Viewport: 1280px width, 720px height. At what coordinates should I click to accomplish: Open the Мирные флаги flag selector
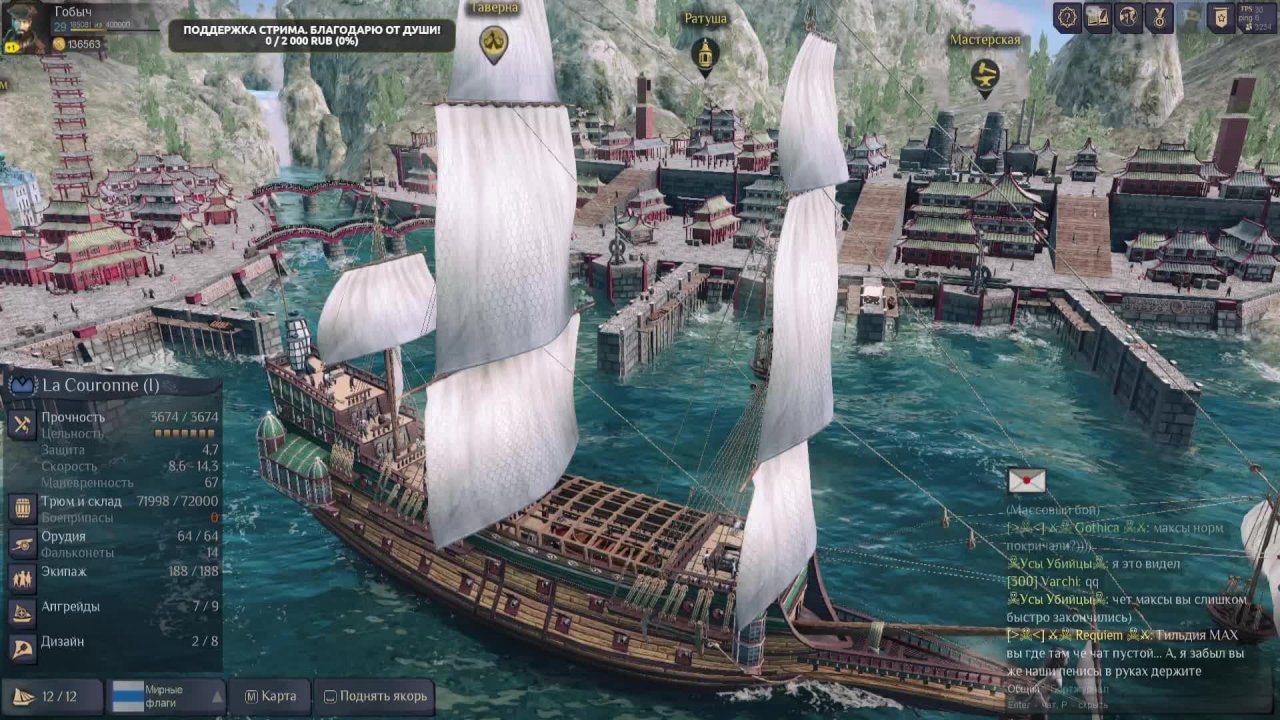tap(168, 696)
